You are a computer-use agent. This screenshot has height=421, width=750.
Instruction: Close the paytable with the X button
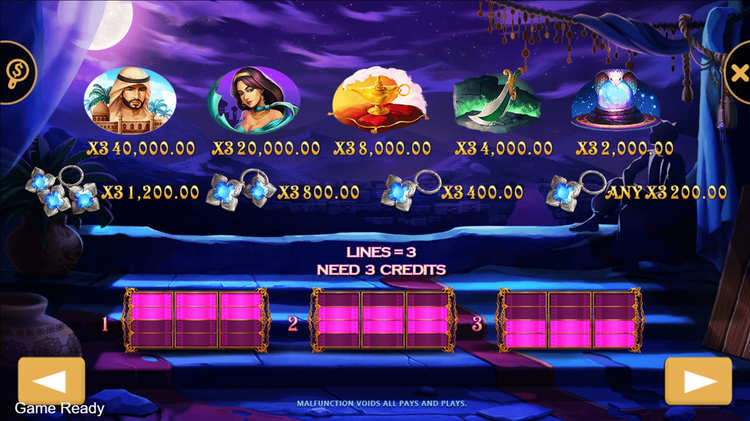pyautogui.click(x=737, y=72)
